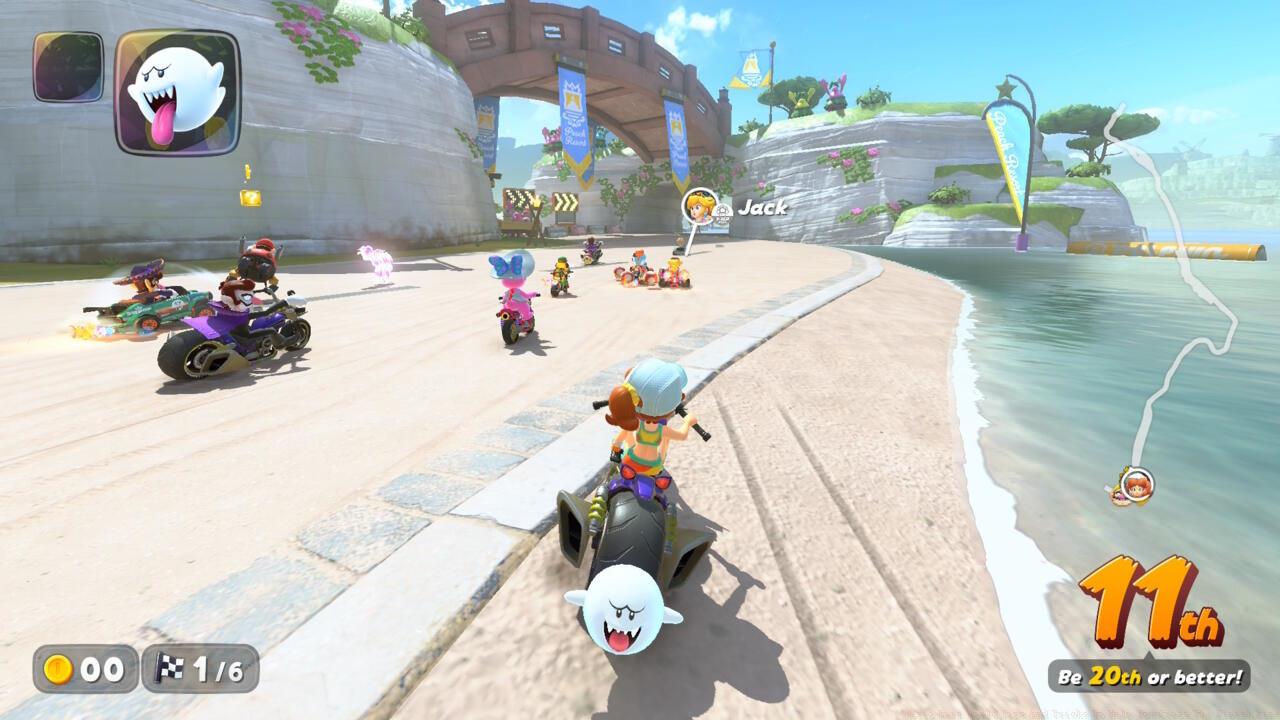Select the Boo item slot
The image size is (1280, 720).
click(177, 92)
